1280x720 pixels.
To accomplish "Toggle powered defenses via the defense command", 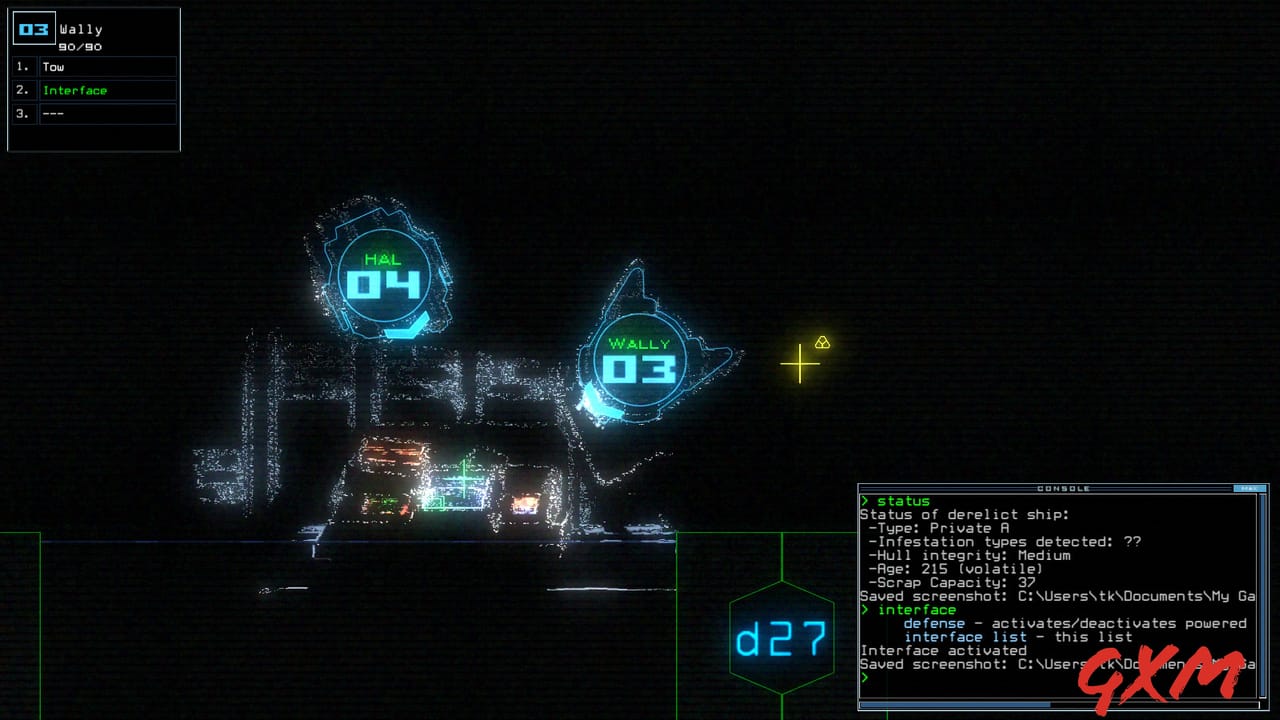I will [935, 623].
